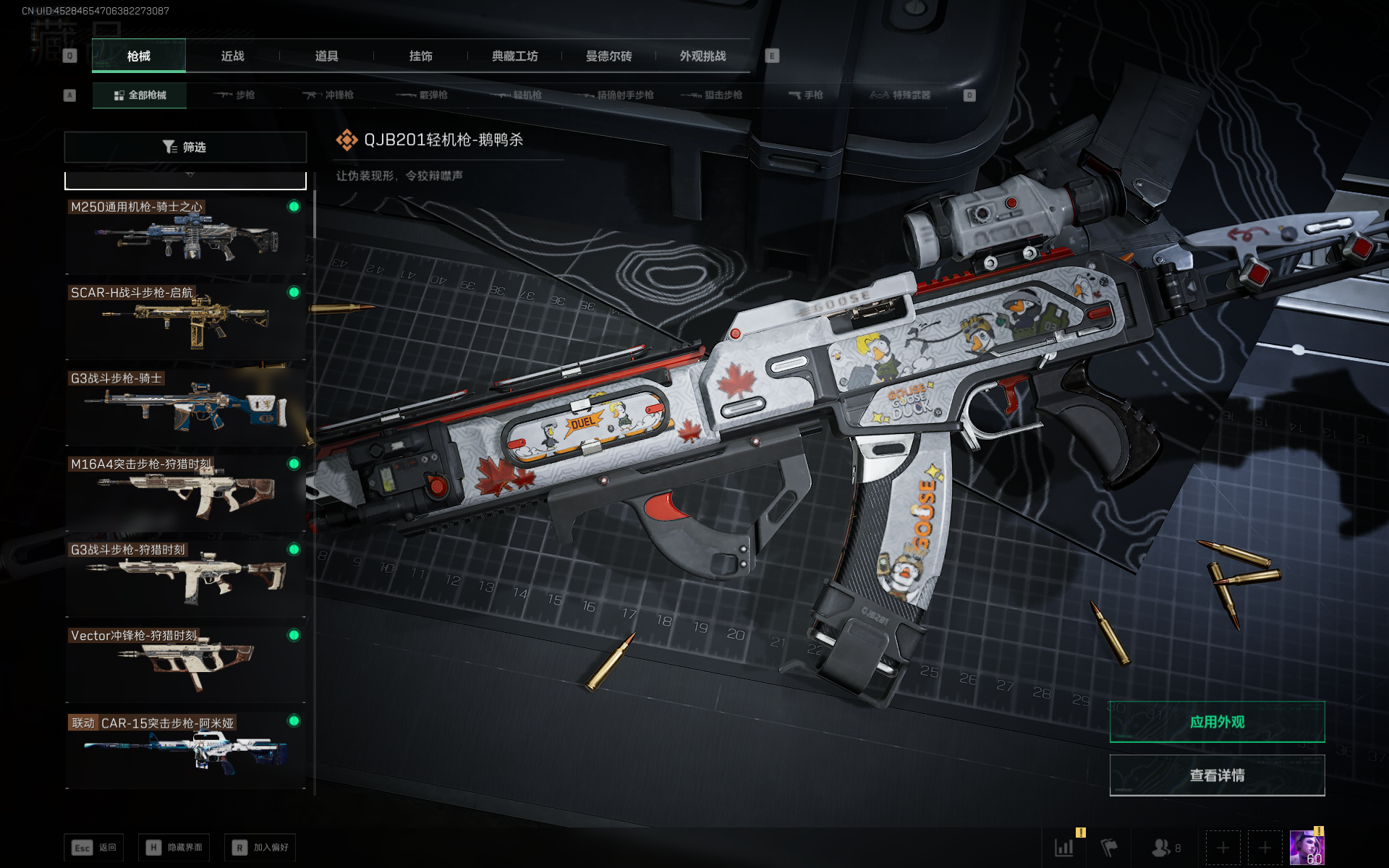Switch to the 近战 melee tab
1389x868 pixels.
232,56
